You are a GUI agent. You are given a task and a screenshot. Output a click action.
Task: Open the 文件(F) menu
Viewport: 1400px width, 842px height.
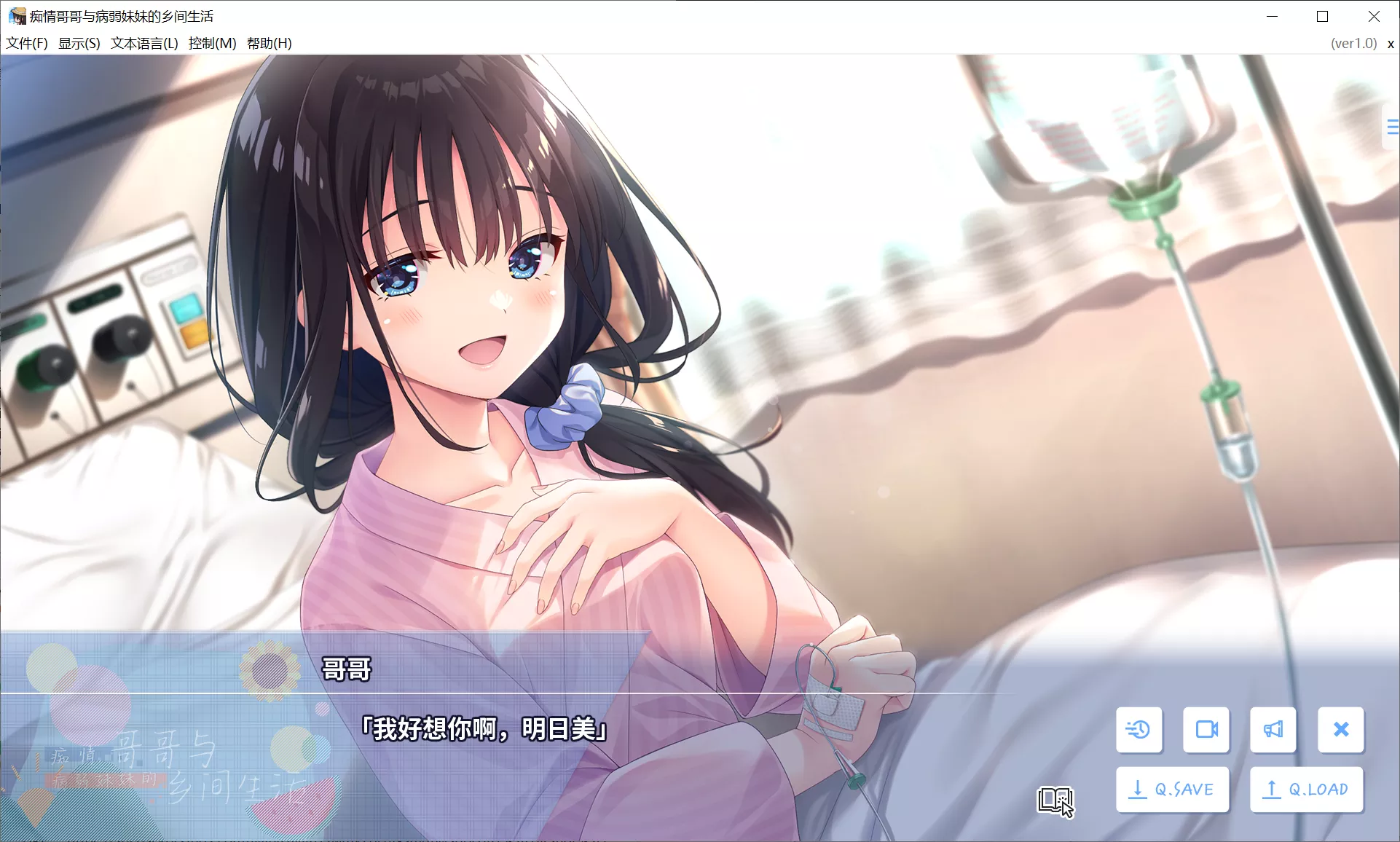click(26, 43)
